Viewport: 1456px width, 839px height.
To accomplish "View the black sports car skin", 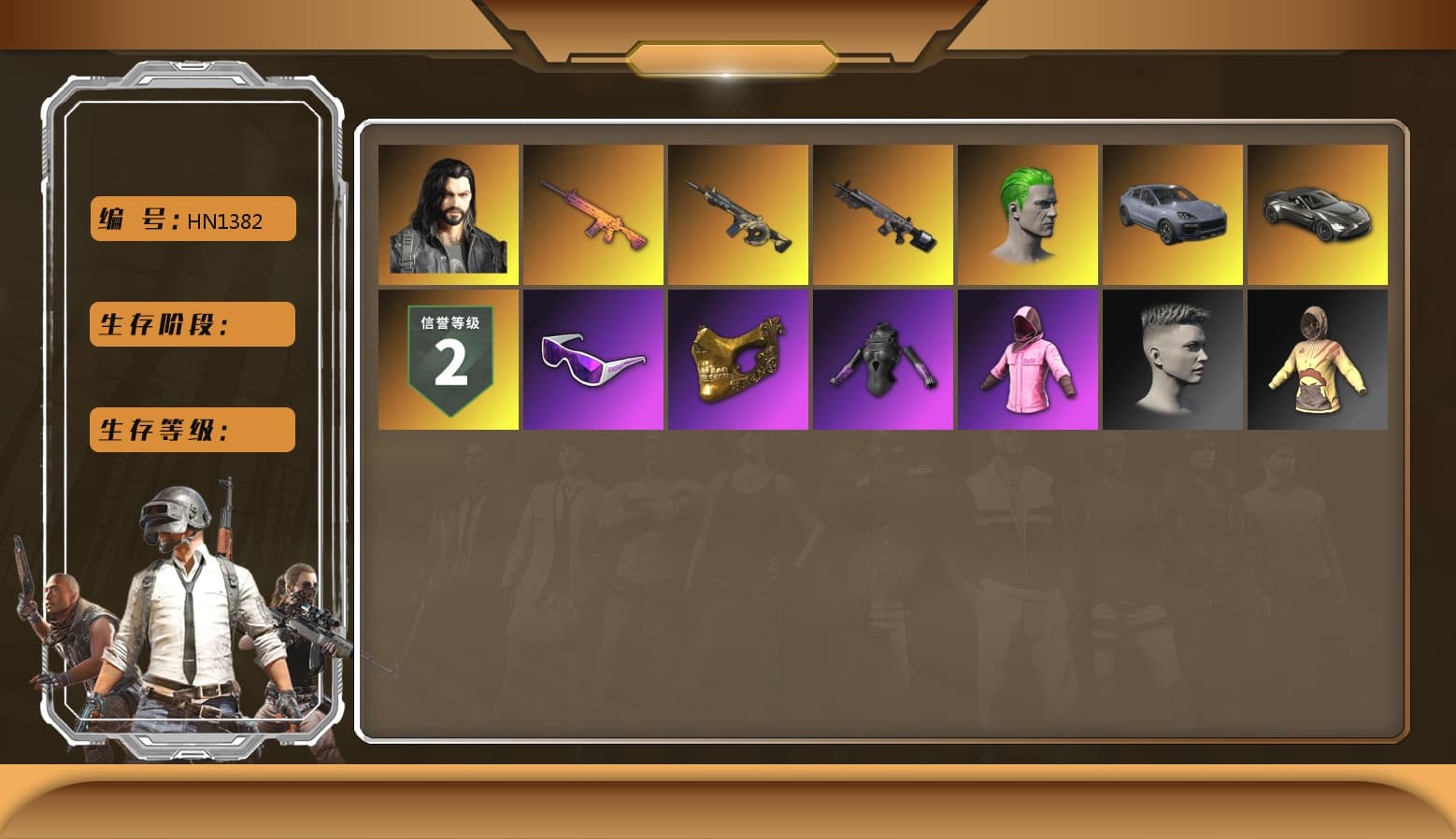I will tap(1318, 214).
